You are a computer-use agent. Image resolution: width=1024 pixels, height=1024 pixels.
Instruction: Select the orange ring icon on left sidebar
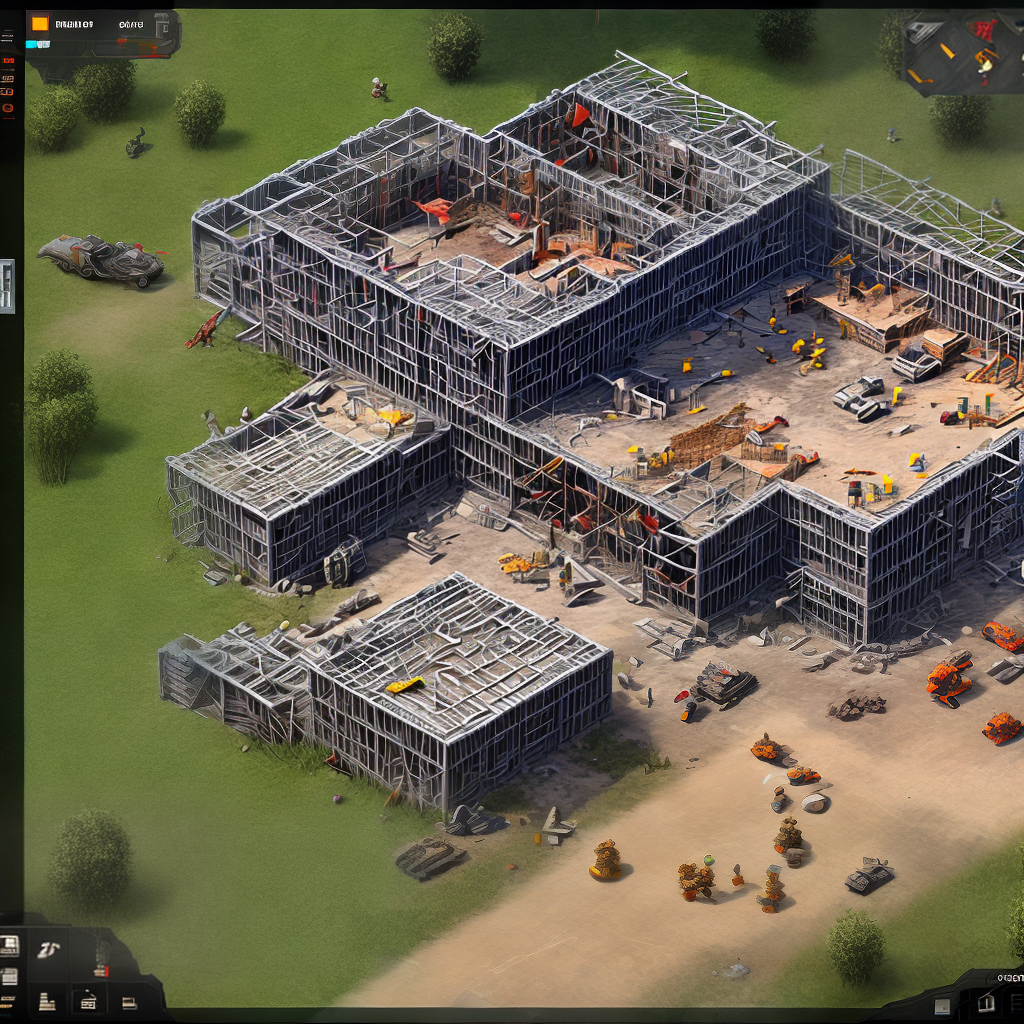tap(8, 107)
